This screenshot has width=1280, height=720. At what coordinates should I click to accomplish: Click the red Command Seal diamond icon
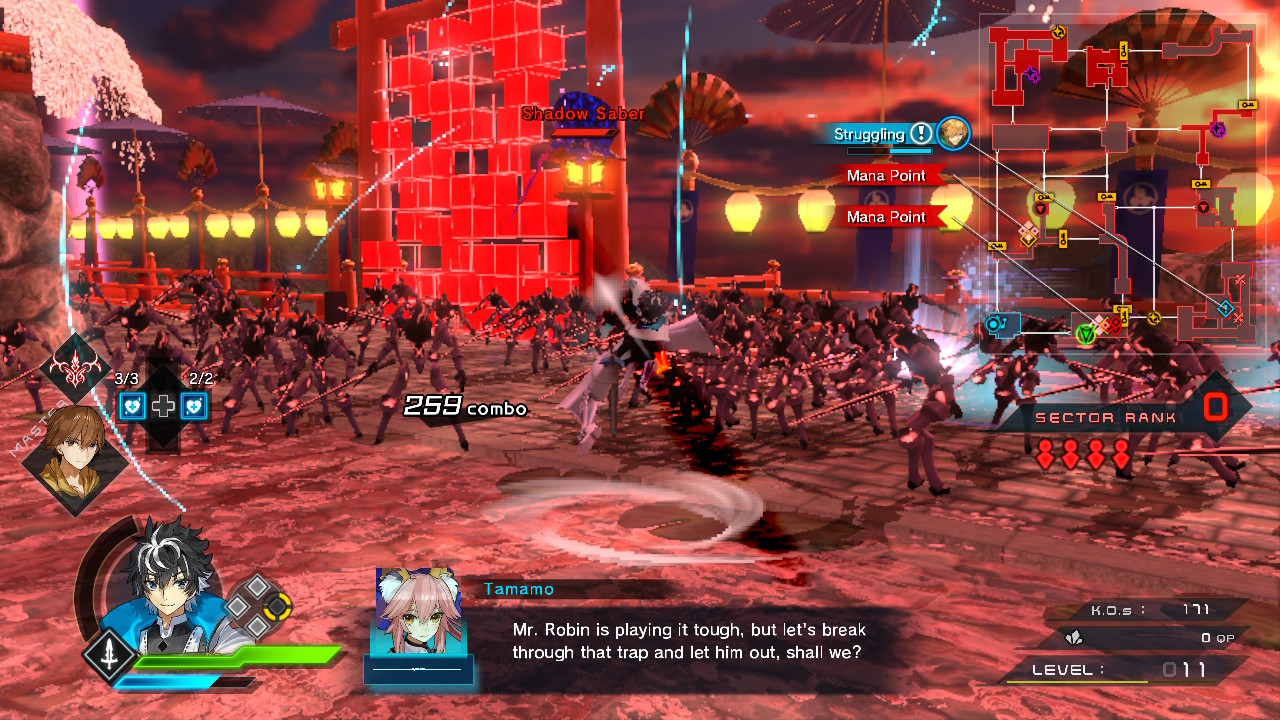[x=76, y=369]
